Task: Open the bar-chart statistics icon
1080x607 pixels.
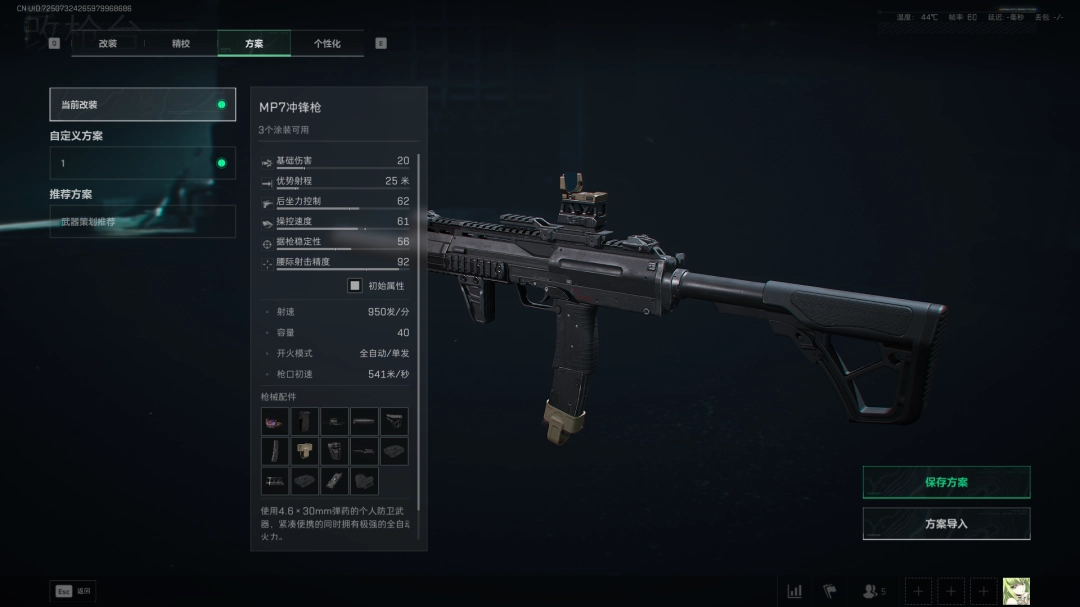Action: [x=795, y=591]
